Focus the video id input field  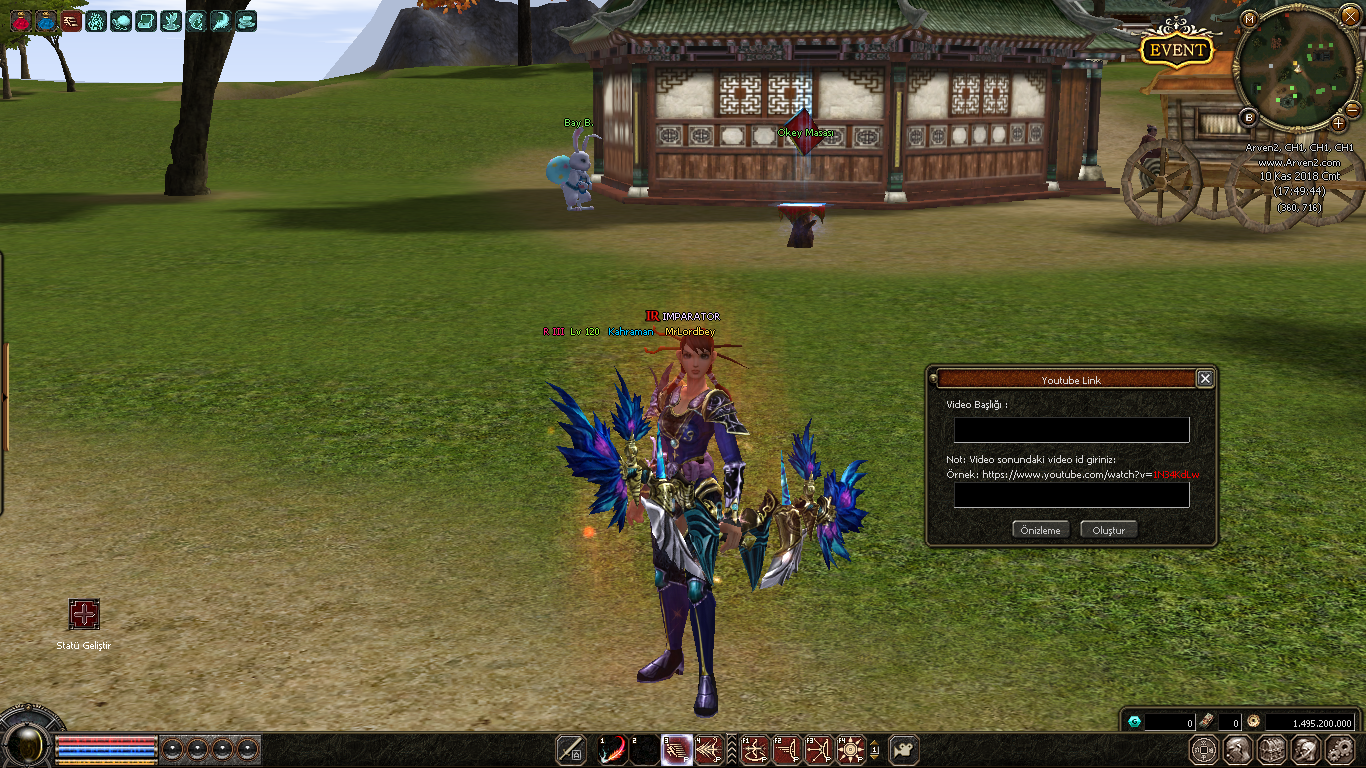tap(1071, 495)
